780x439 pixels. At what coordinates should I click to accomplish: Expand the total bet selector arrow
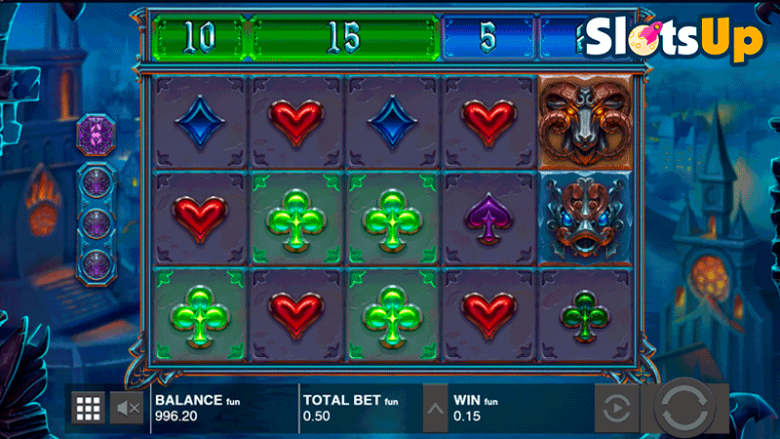click(435, 408)
